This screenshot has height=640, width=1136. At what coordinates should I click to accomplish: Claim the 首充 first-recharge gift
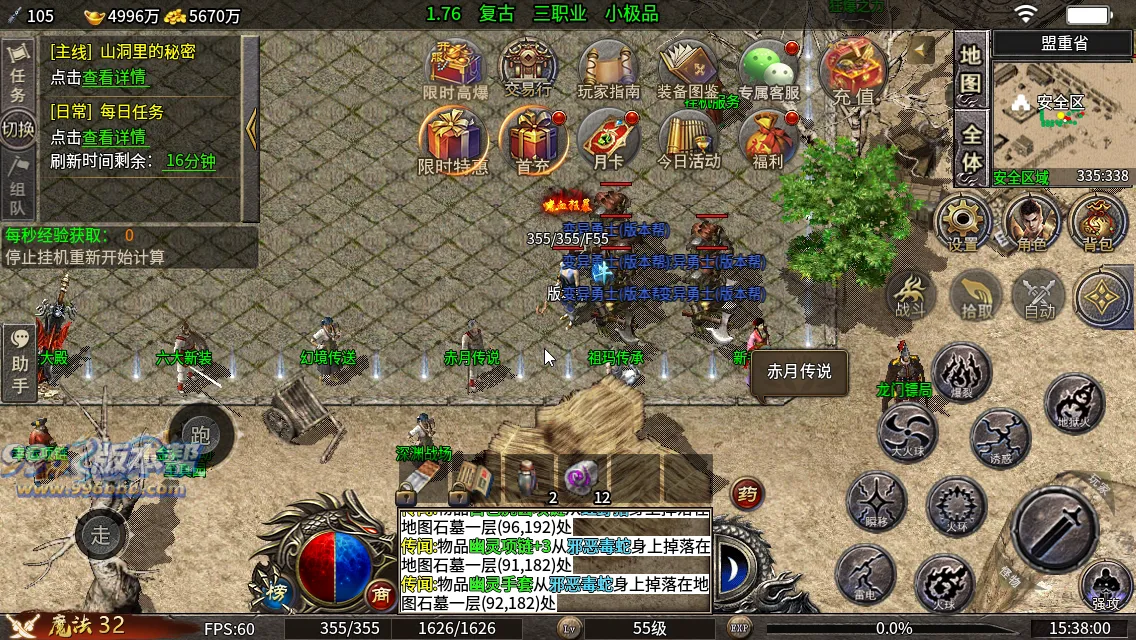pos(532,138)
